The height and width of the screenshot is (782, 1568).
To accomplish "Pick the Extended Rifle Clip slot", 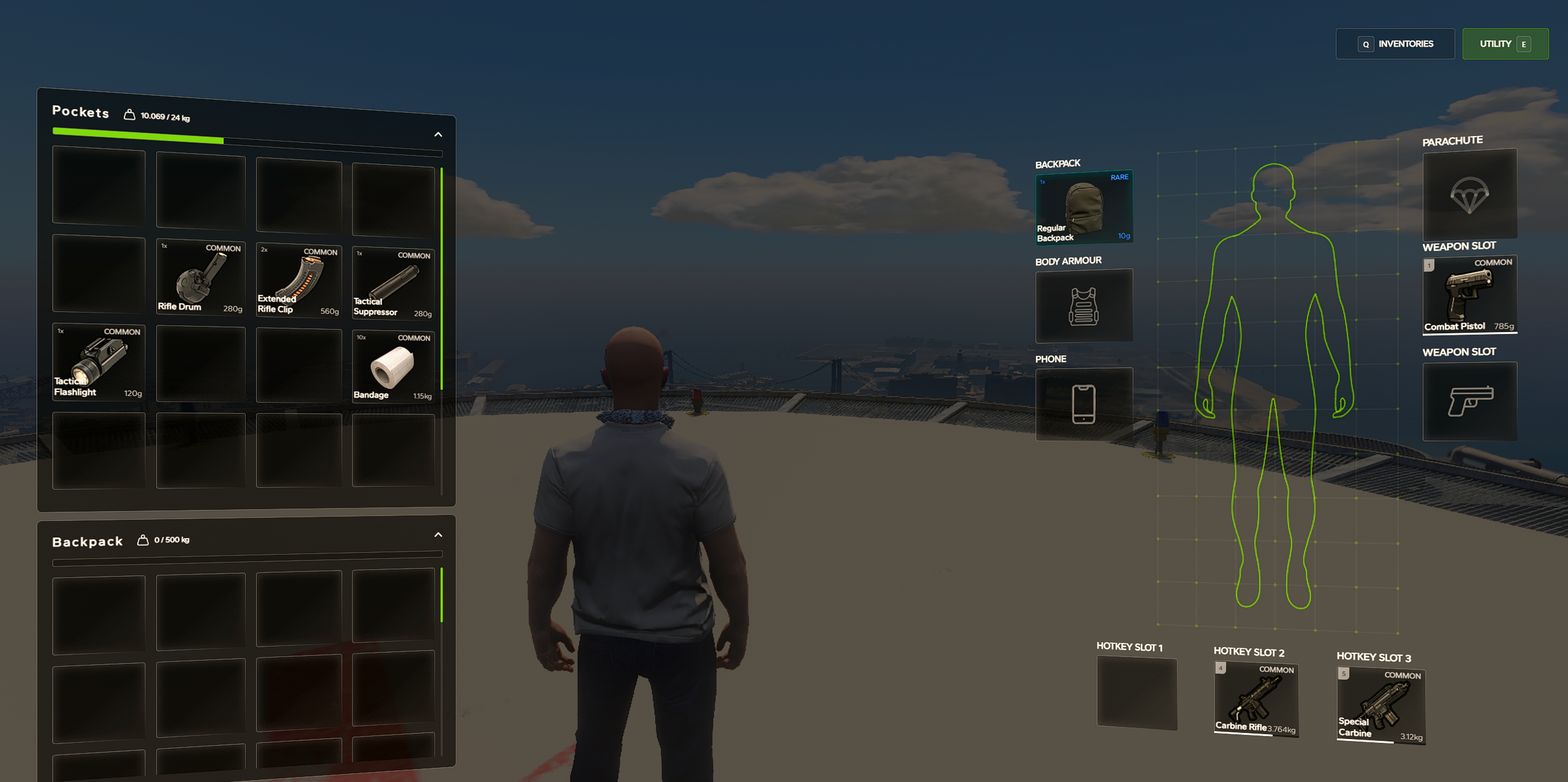I will pyautogui.click(x=298, y=281).
